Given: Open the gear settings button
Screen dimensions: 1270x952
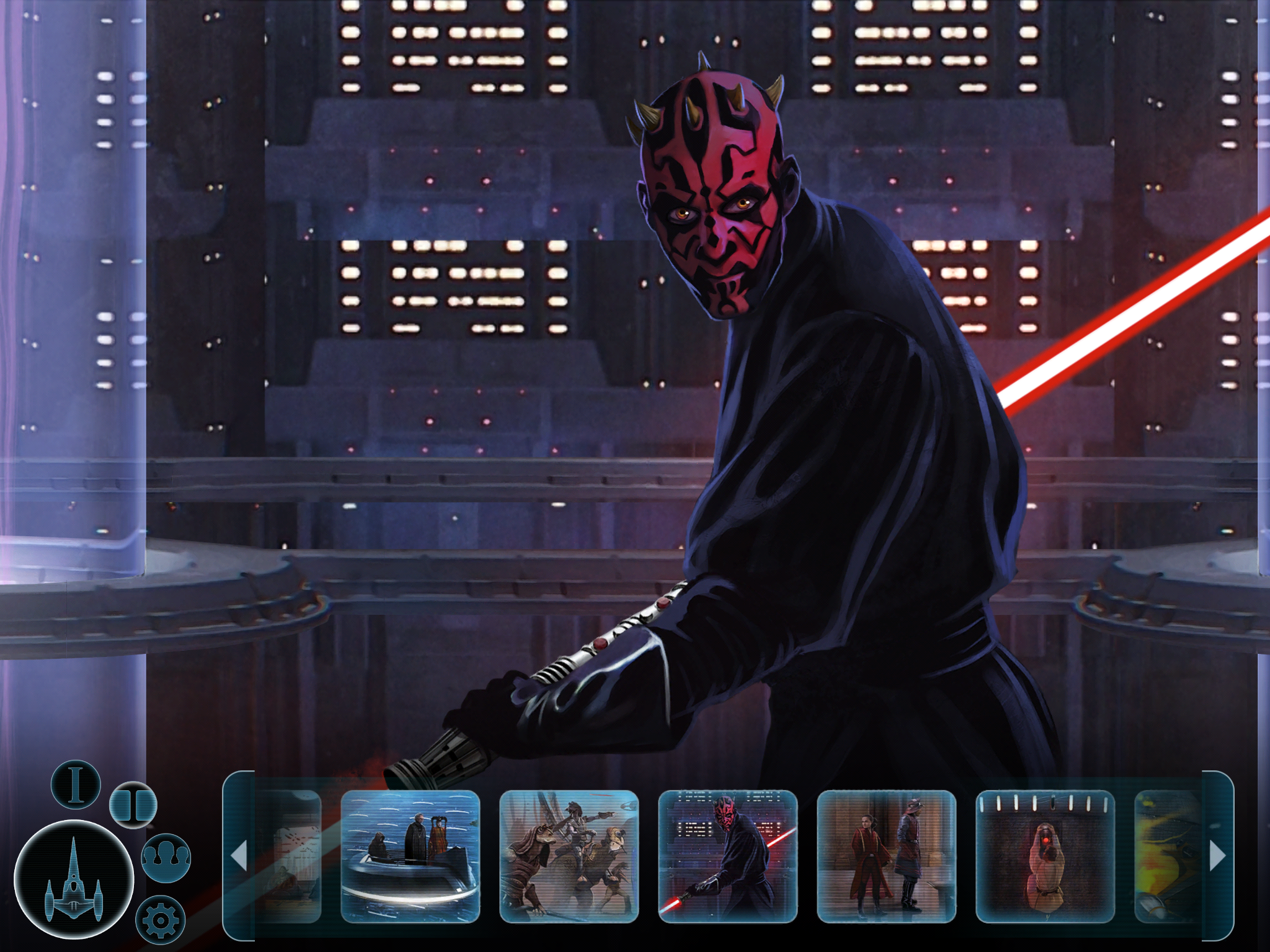Looking at the screenshot, I should (x=160, y=920).
